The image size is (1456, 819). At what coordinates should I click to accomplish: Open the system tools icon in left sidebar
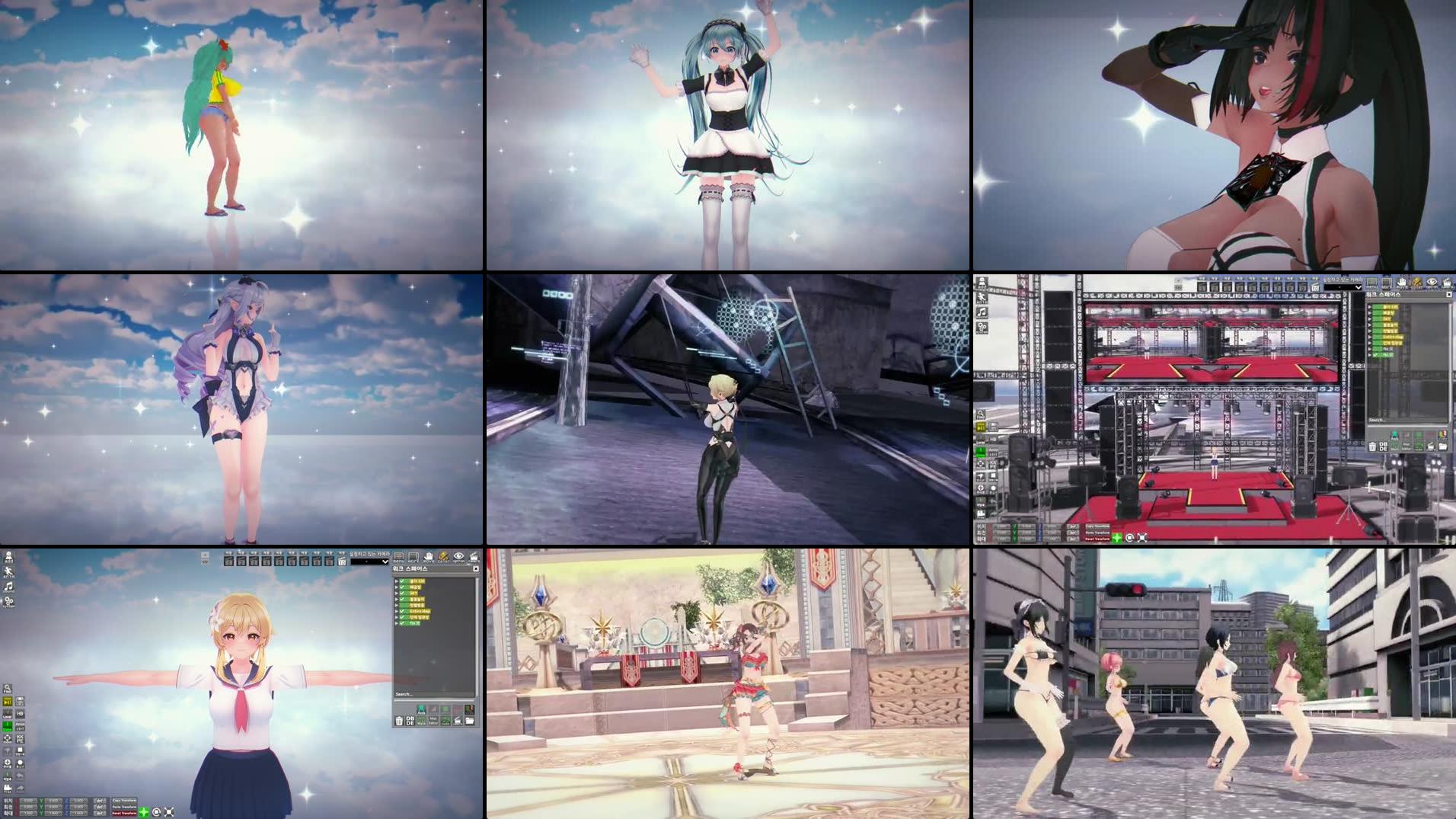(x=8, y=602)
